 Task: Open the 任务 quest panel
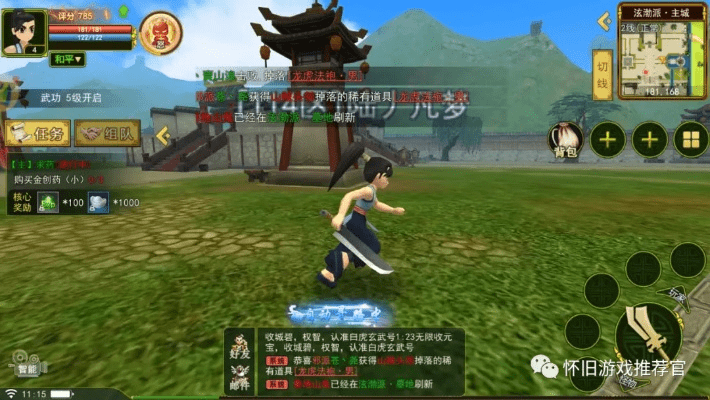pyautogui.click(x=37, y=133)
